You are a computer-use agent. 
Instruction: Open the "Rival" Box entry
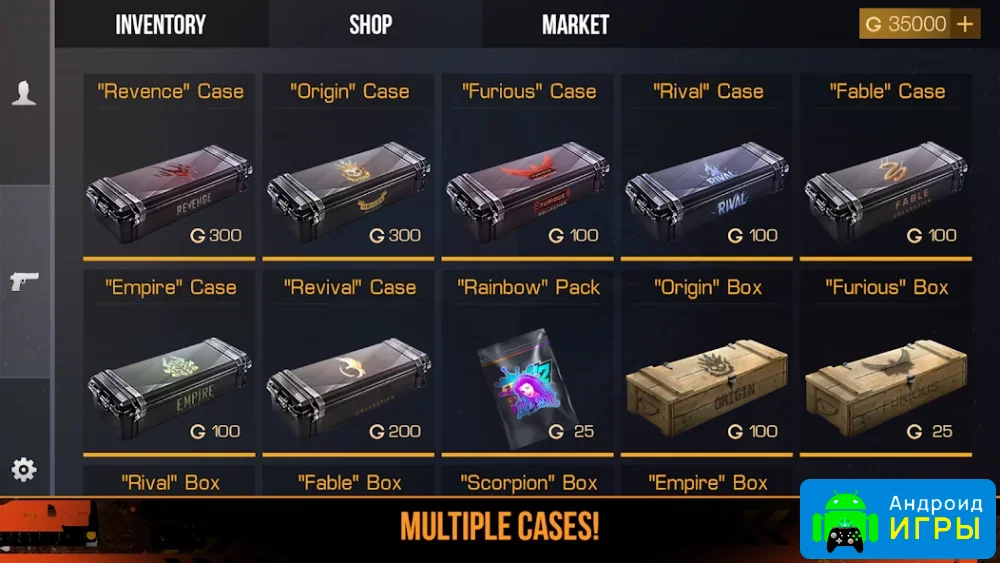pyautogui.click(x=169, y=482)
